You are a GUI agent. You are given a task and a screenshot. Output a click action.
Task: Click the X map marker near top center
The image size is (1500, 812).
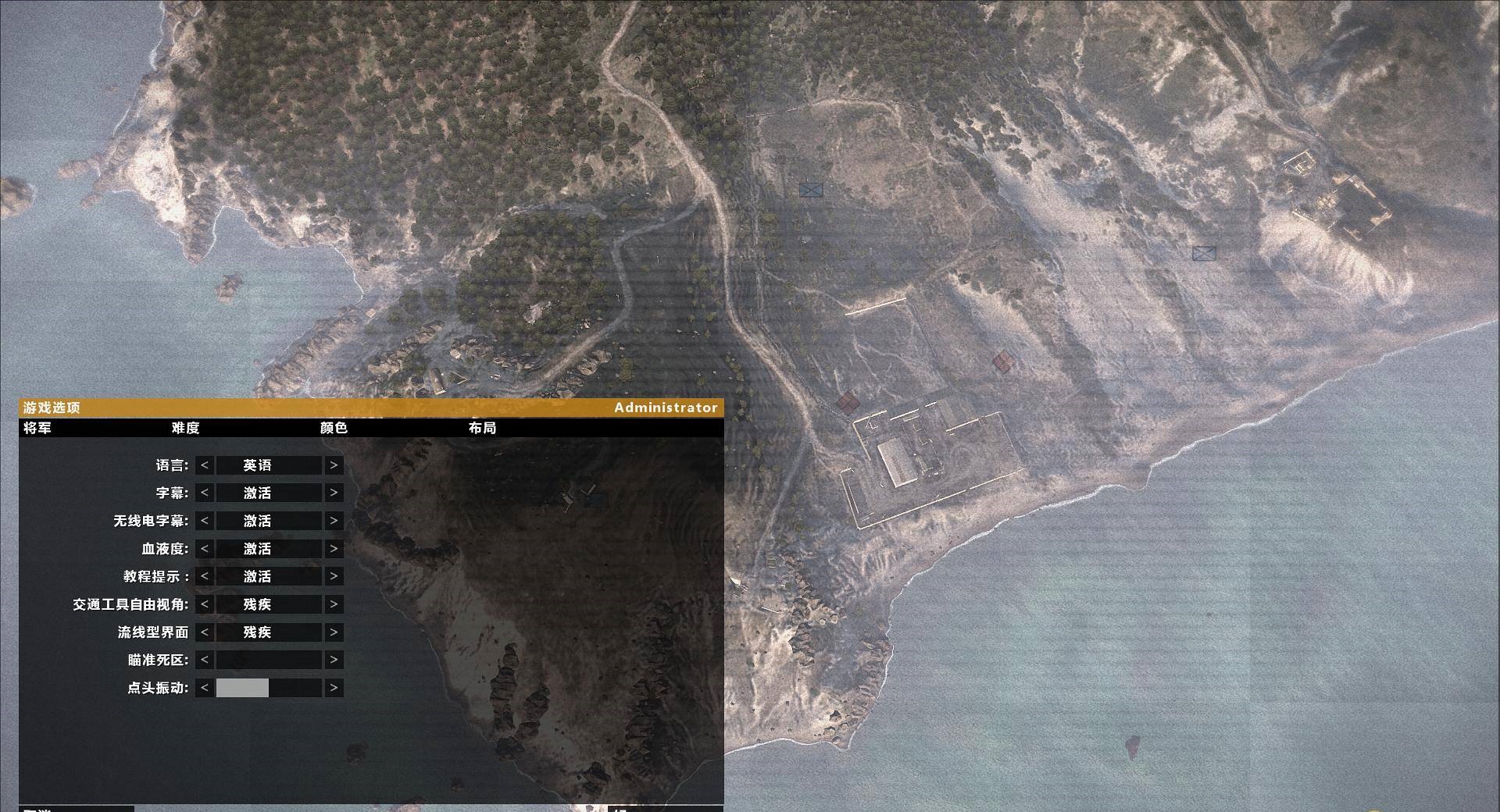[x=810, y=188]
